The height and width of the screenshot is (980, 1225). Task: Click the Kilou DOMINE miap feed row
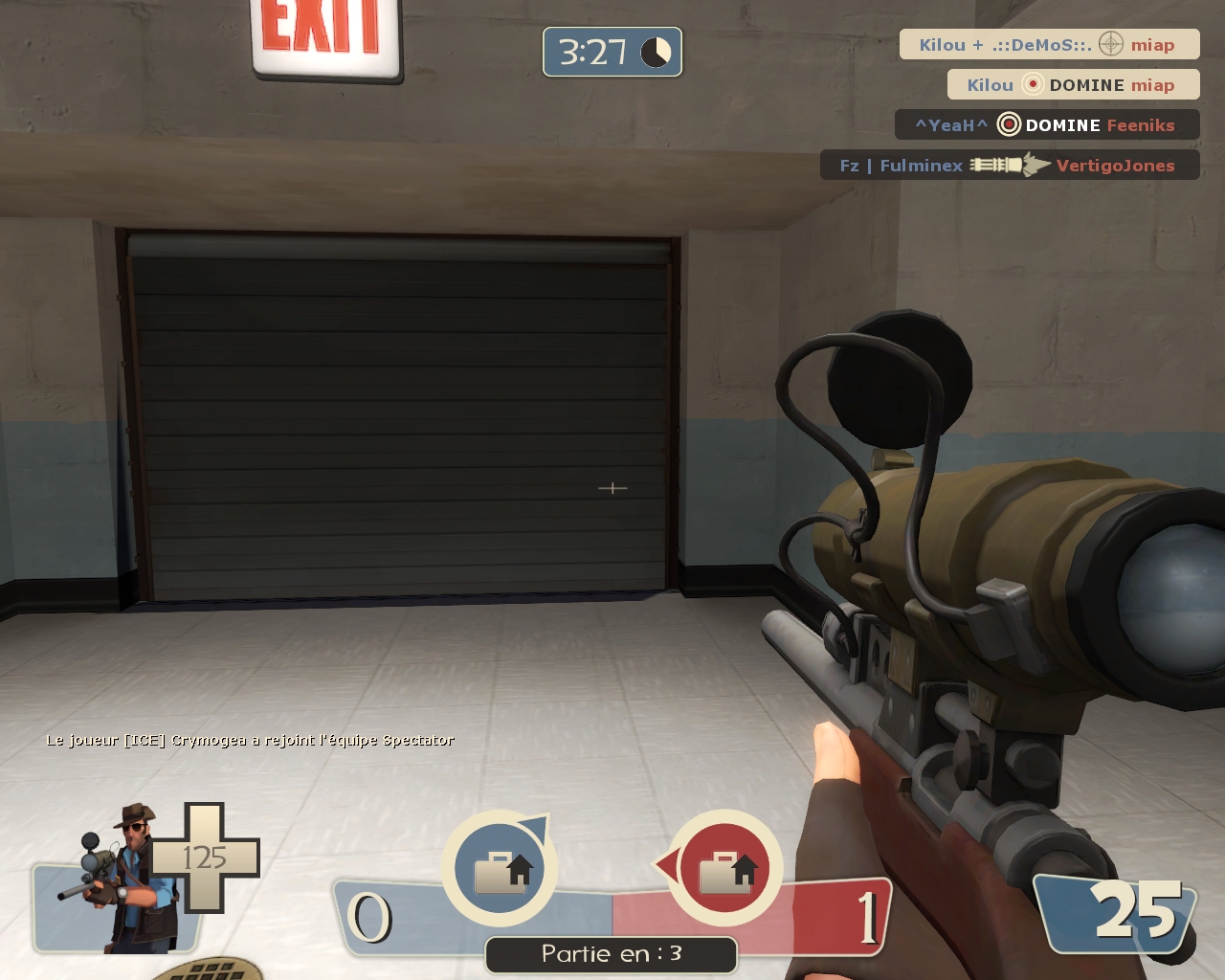click(1072, 85)
